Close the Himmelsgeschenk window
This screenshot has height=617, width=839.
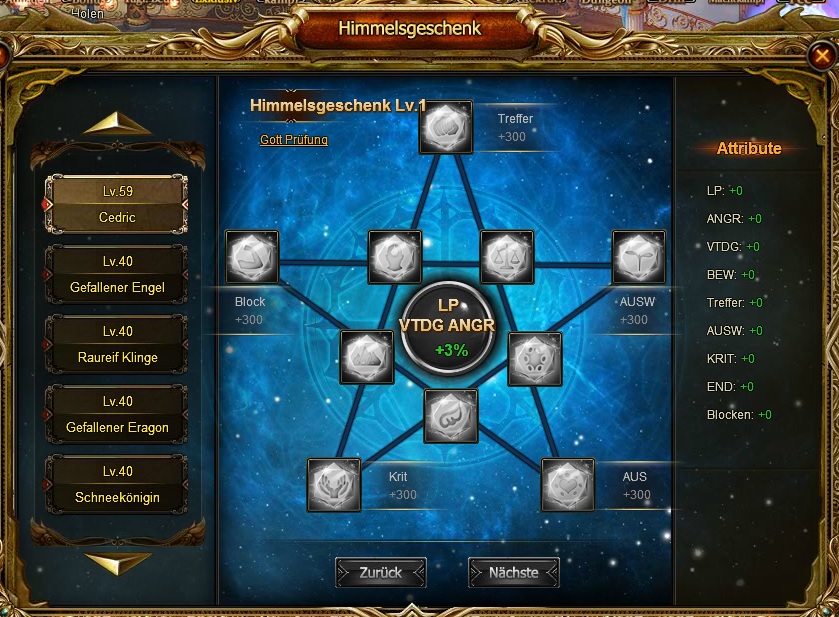point(821,55)
